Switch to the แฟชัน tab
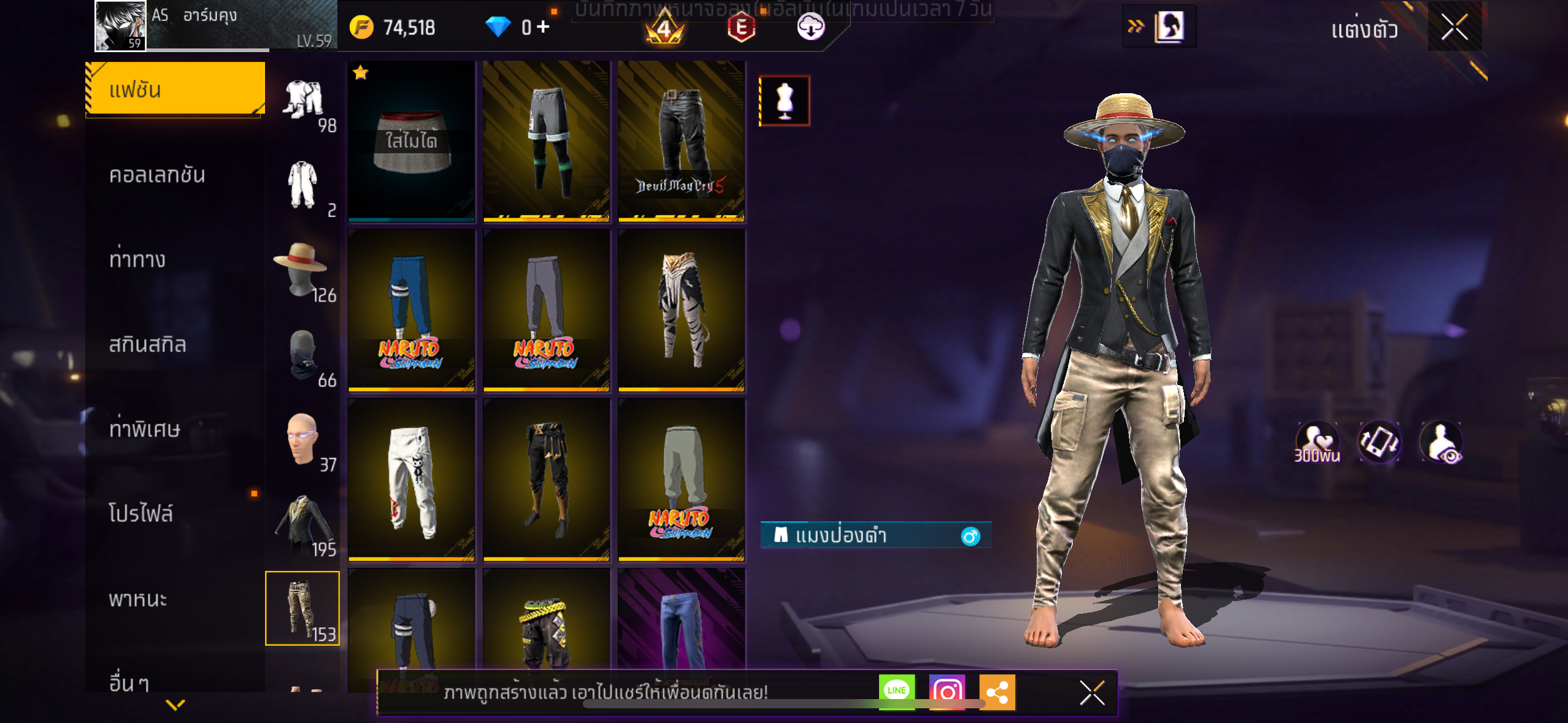 [x=175, y=90]
